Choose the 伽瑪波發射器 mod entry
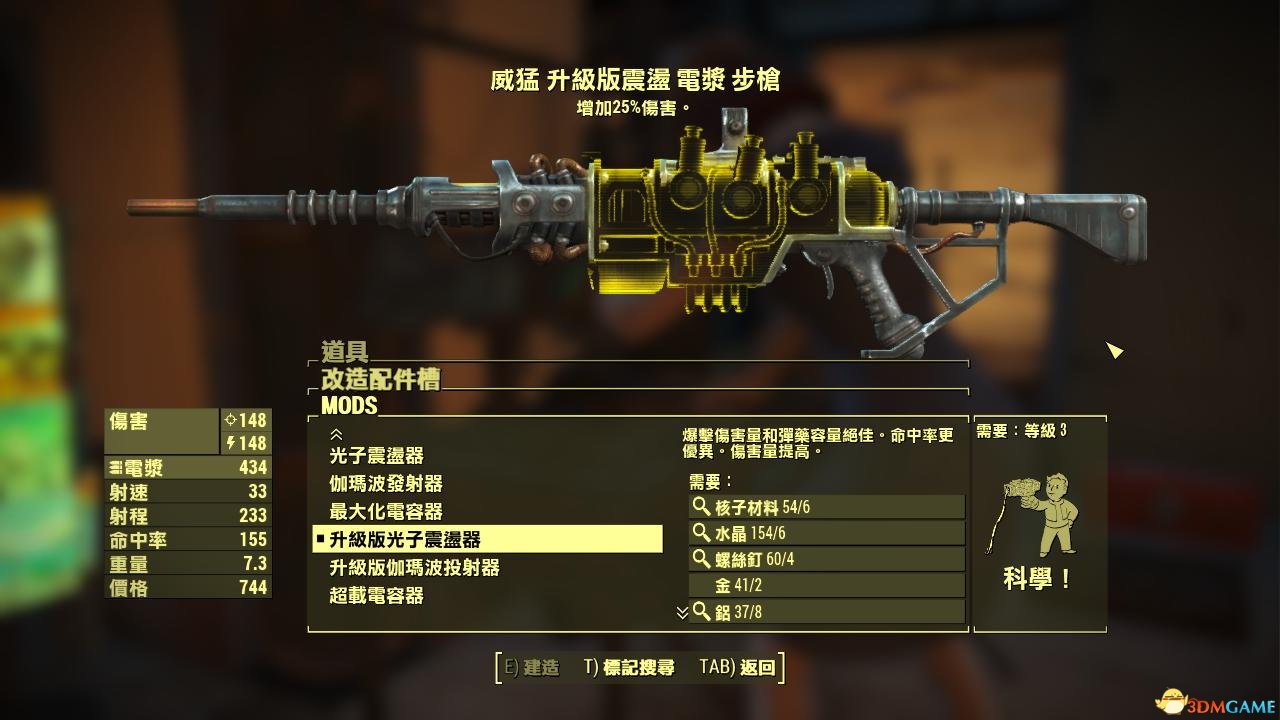 tap(386, 484)
